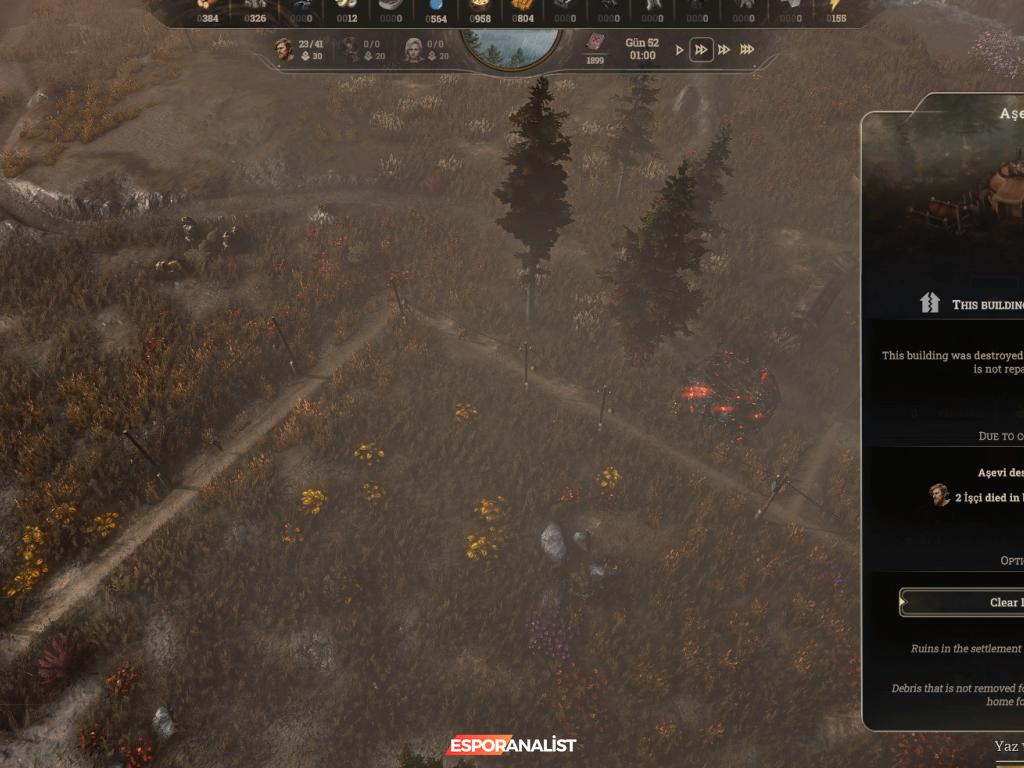Select the blonde woman population portrait
Image resolution: width=1024 pixels, height=768 pixels.
pos(412,49)
